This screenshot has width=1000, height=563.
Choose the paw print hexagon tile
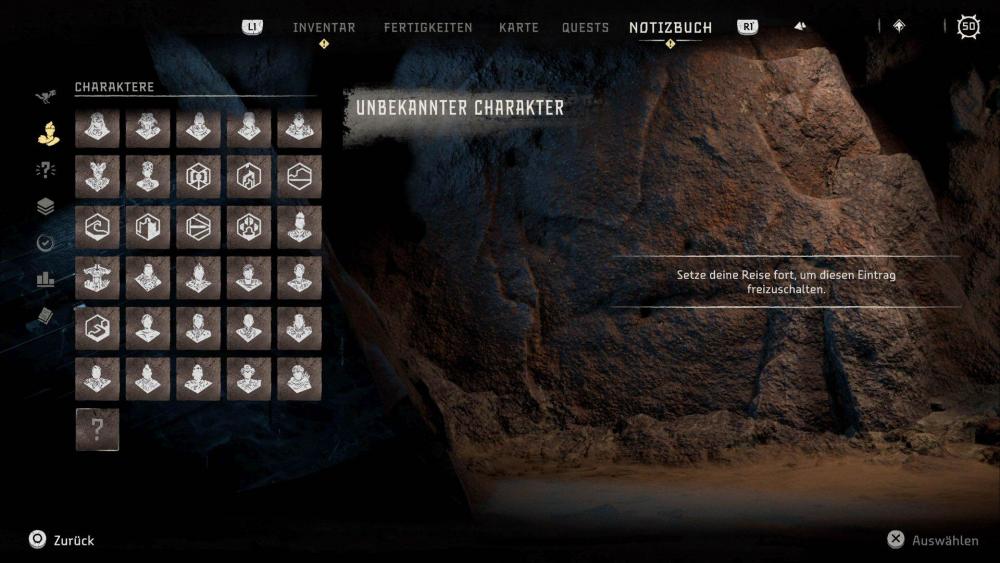pyautogui.click(x=249, y=227)
